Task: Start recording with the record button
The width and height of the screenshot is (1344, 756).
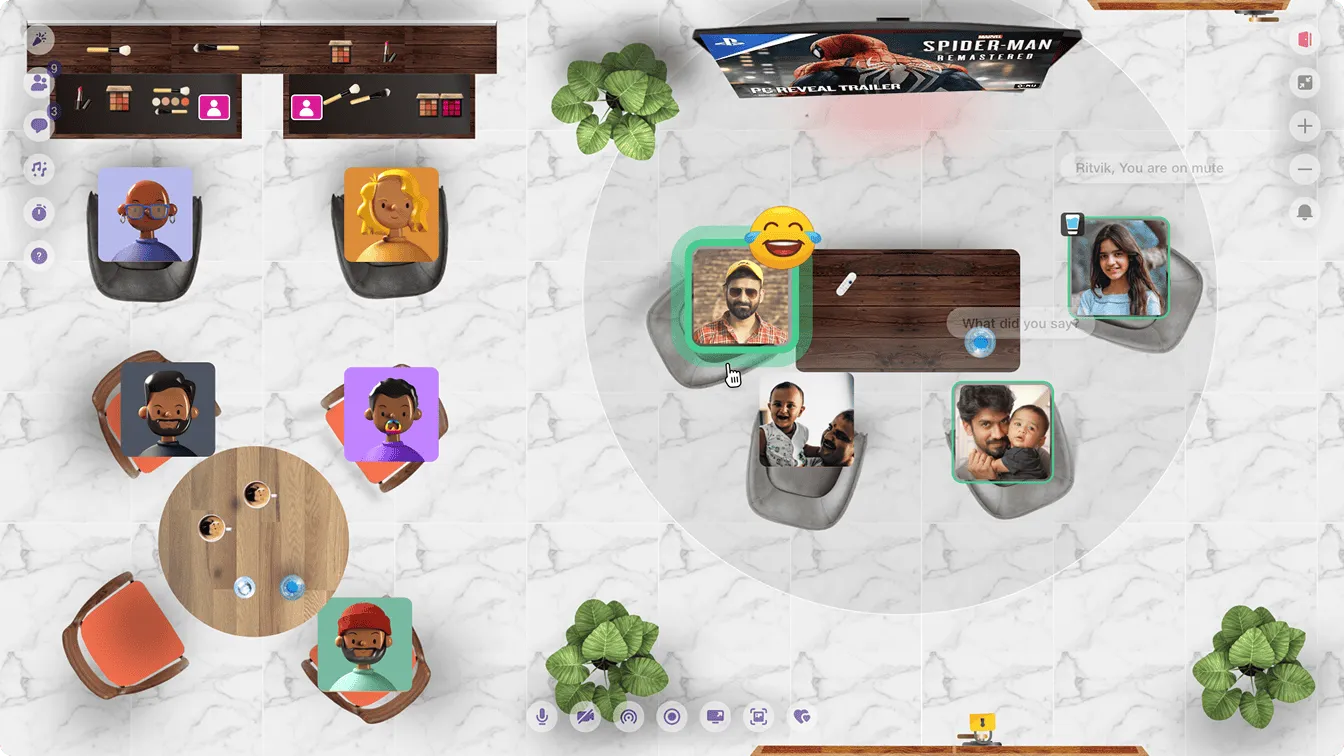Action: click(672, 716)
